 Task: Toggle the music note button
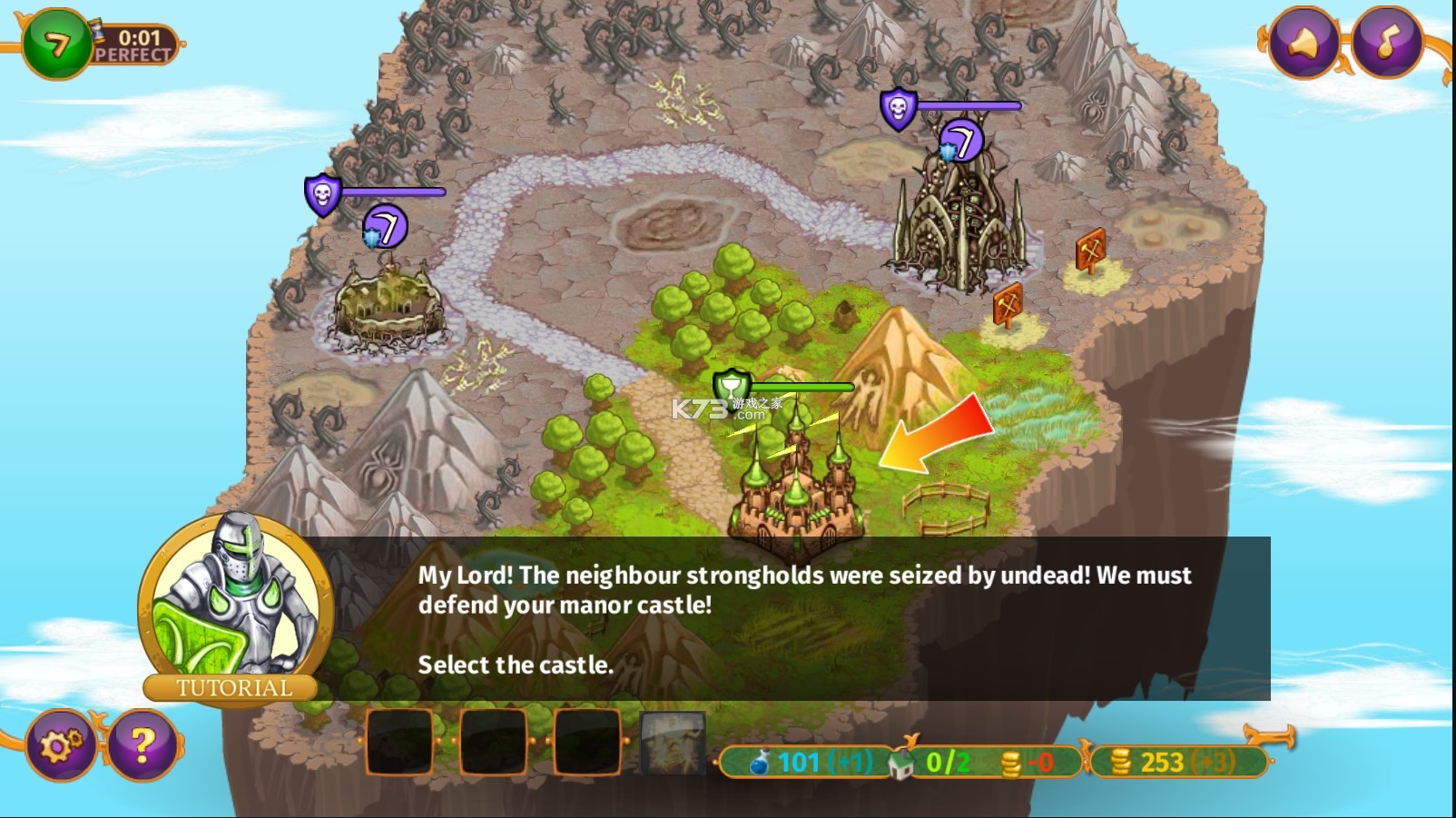1386,43
